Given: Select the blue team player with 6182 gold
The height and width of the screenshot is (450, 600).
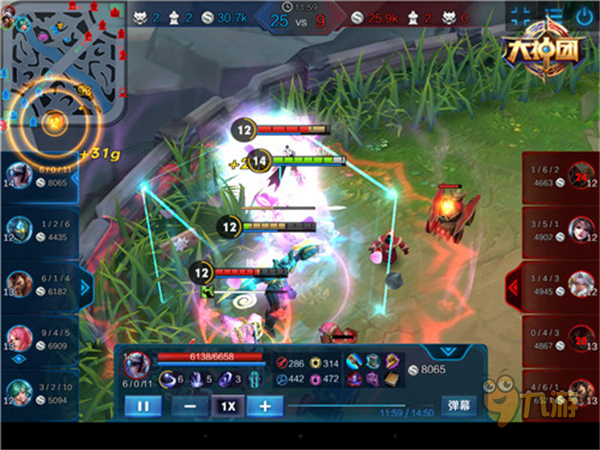Looking at the screenshot, I should click(x=38, y=285).
